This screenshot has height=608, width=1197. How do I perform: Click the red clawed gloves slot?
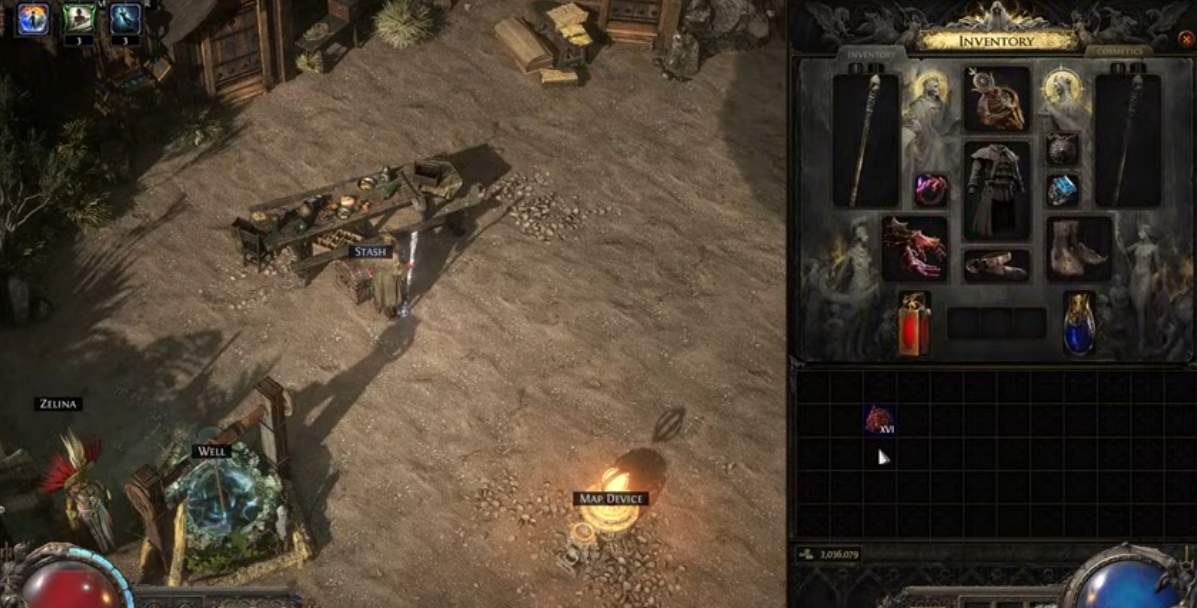(914, 249)
